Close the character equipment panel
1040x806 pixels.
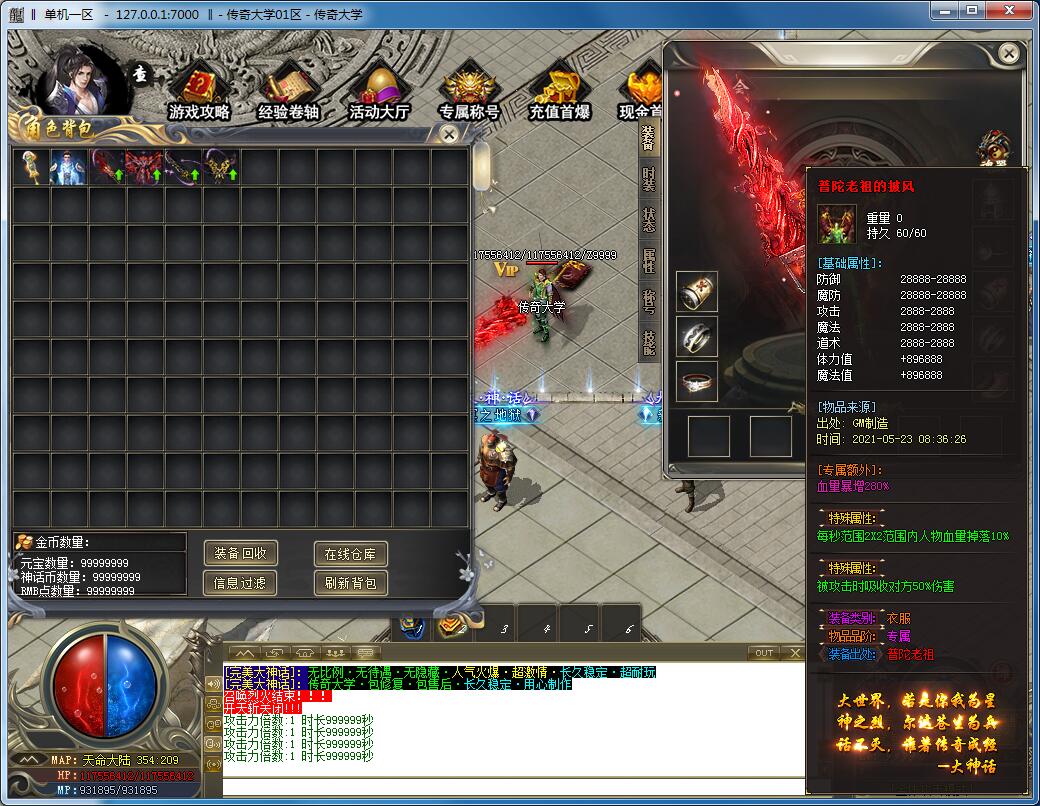click(x=1009, y=53)
